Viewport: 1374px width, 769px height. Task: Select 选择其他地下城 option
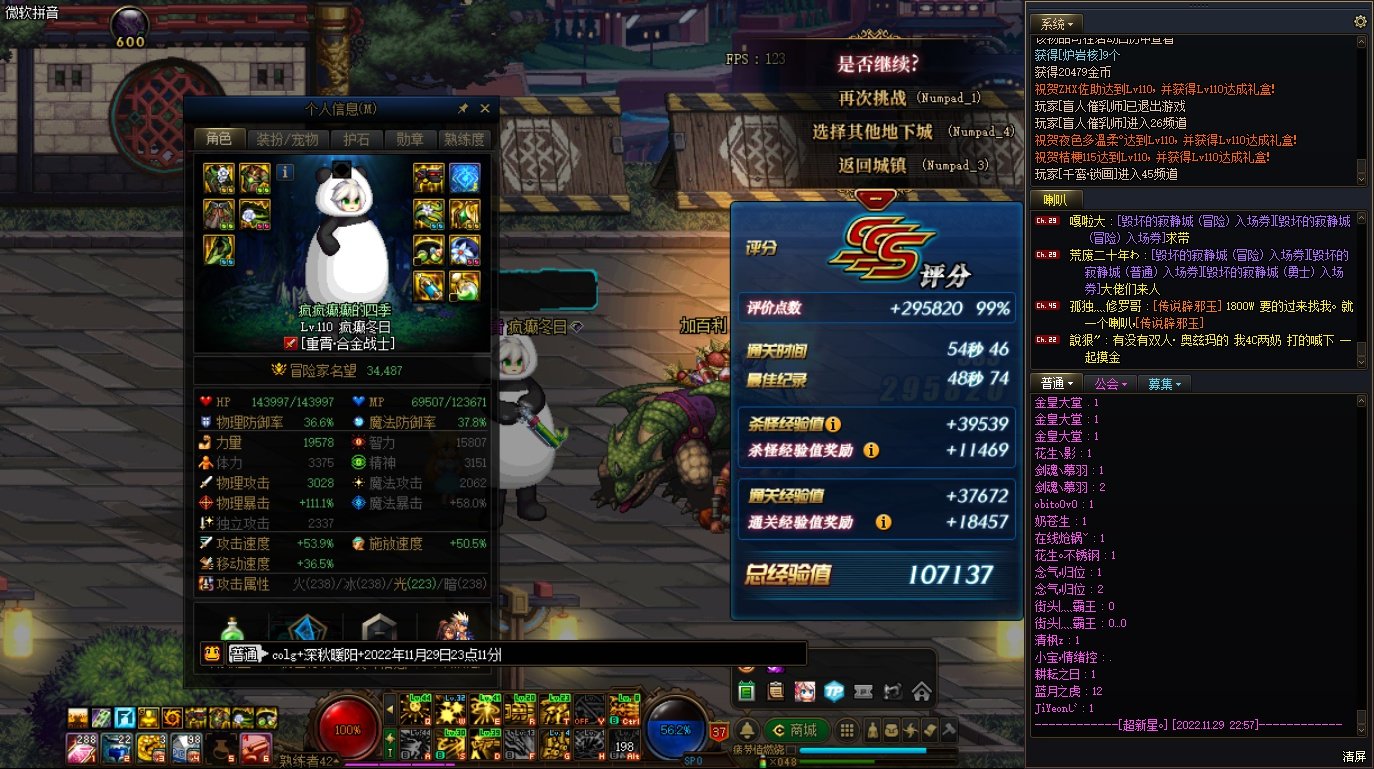click(x=872, y=131)
